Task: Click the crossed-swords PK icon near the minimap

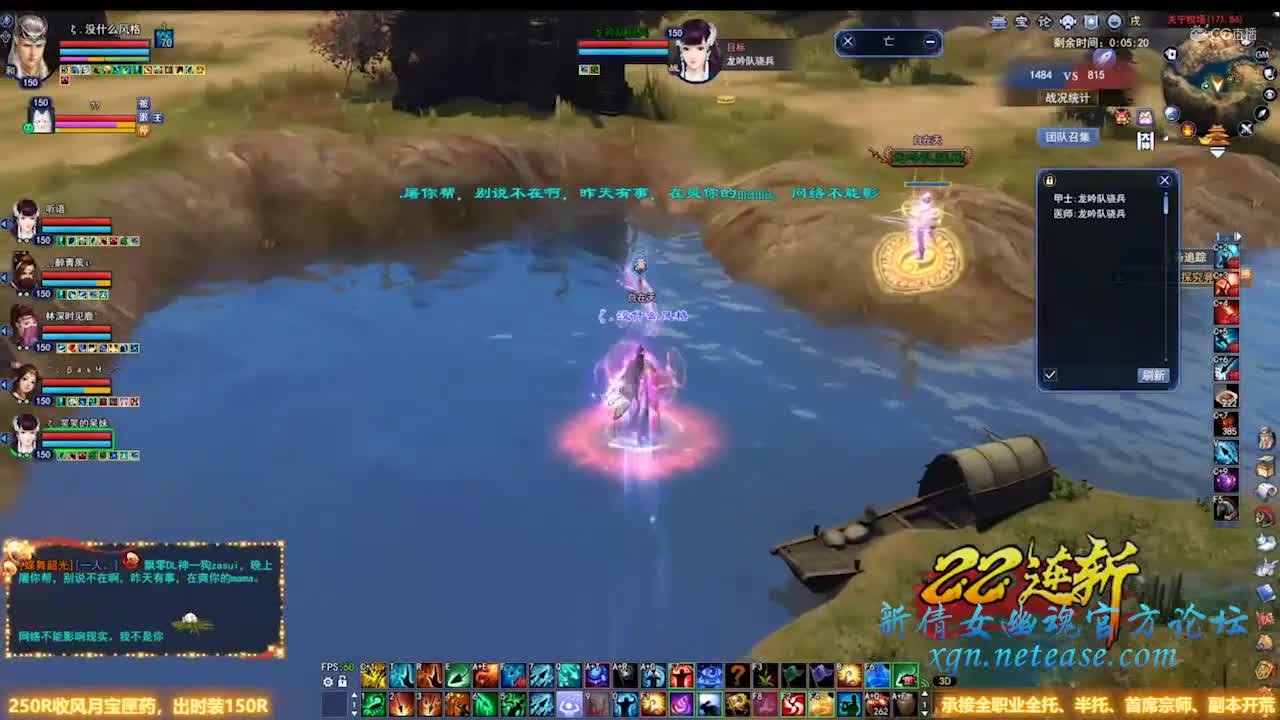Action: (x=1245, y=128)
